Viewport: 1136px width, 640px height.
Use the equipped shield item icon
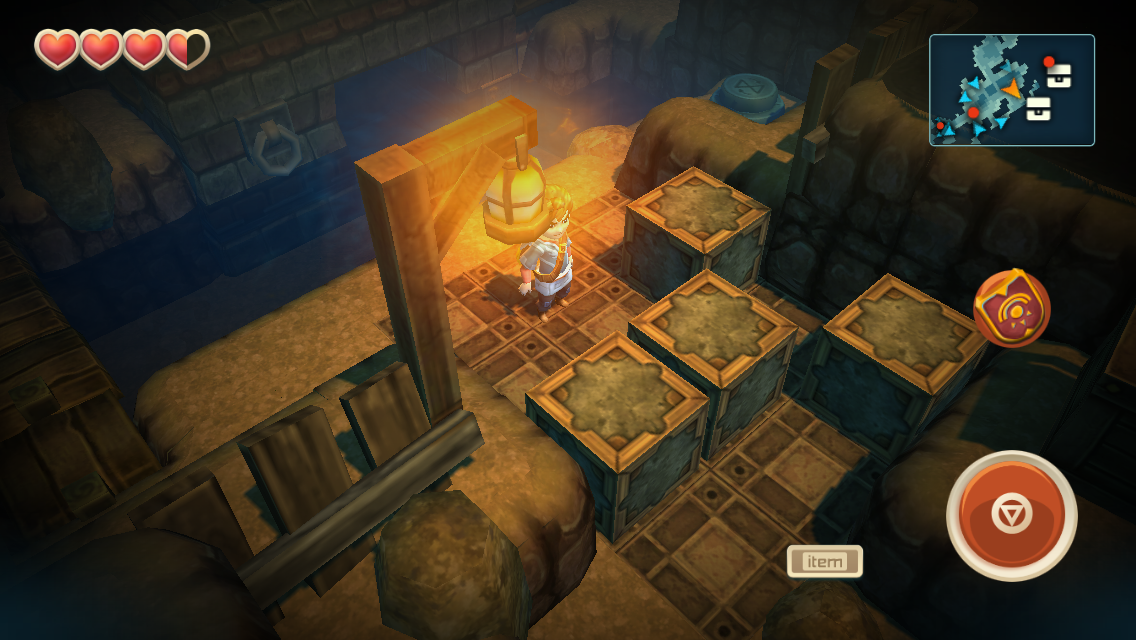pyautogui.click(x=1011, y=309)
